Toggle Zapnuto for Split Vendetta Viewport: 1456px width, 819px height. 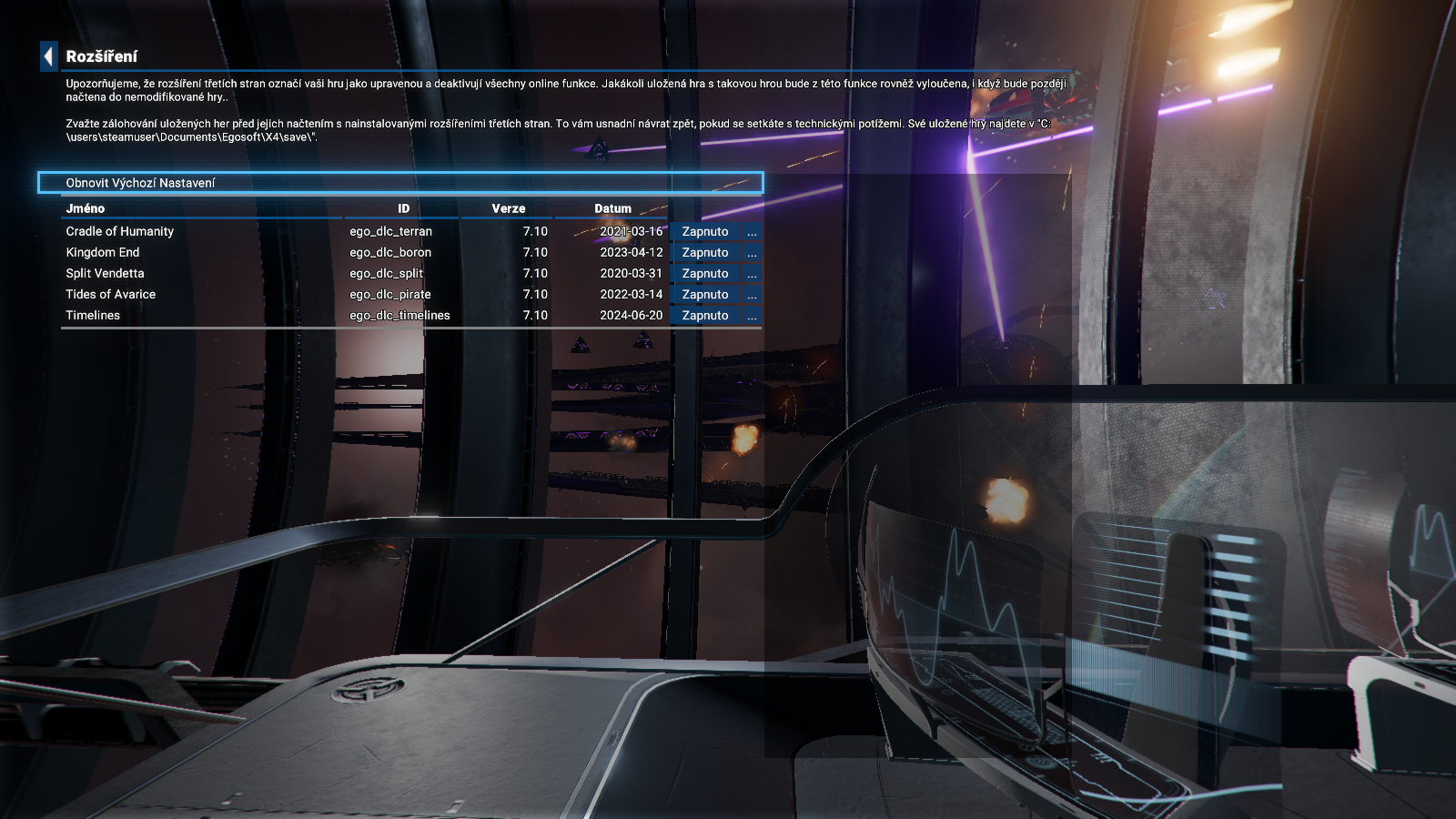coord(705,274)
